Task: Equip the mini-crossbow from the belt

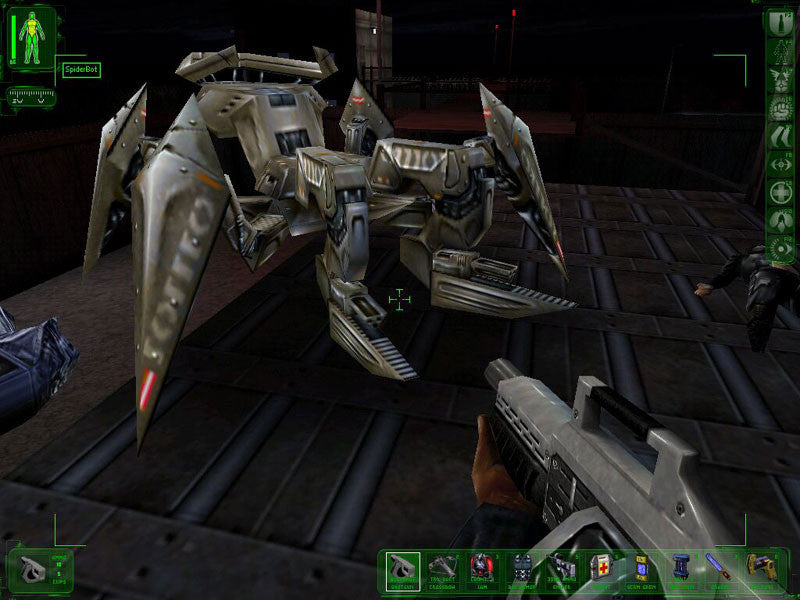Action: tap(442, 570)
